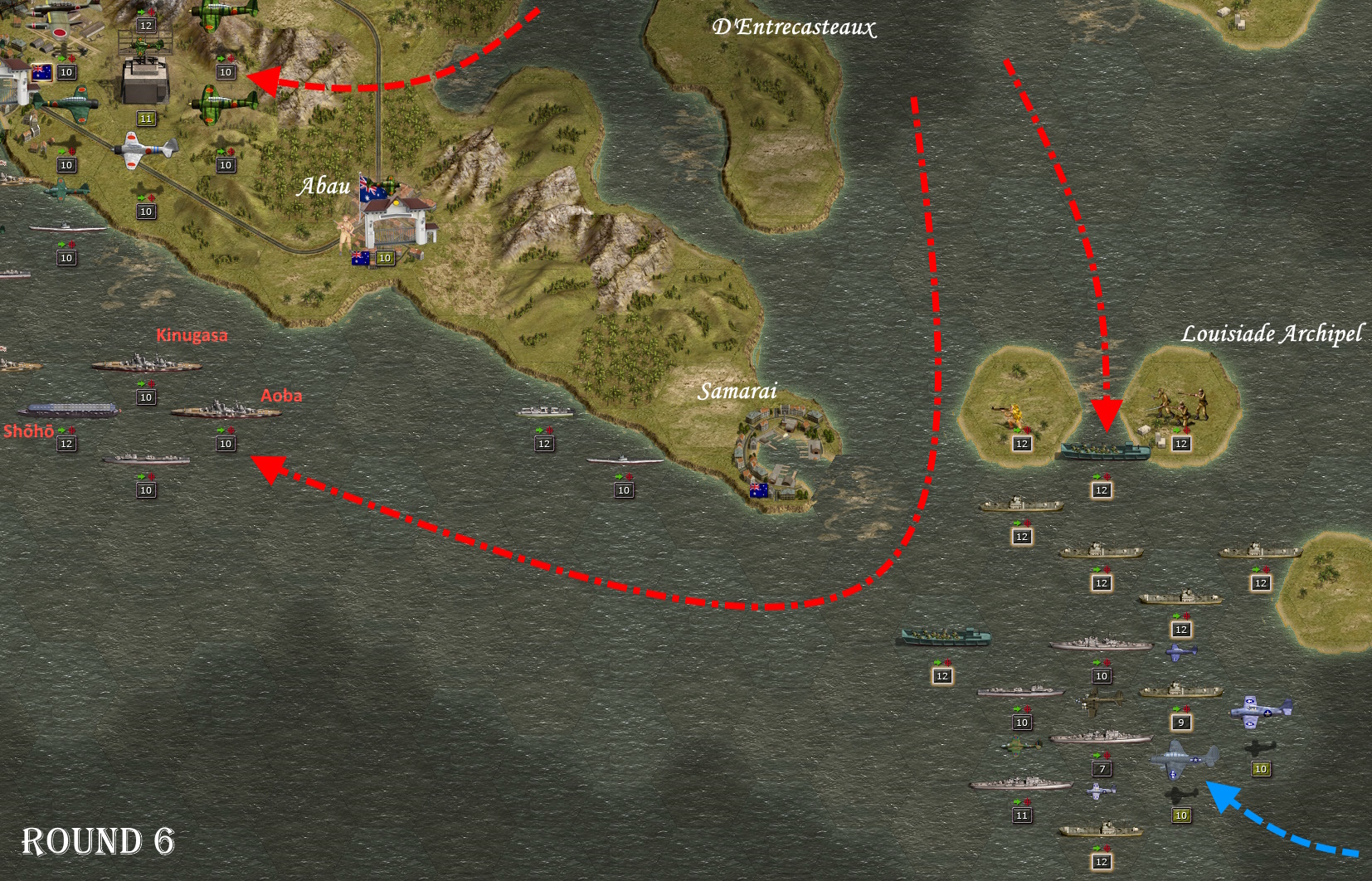Select the Aoba cruiser unit

[226, 412]
